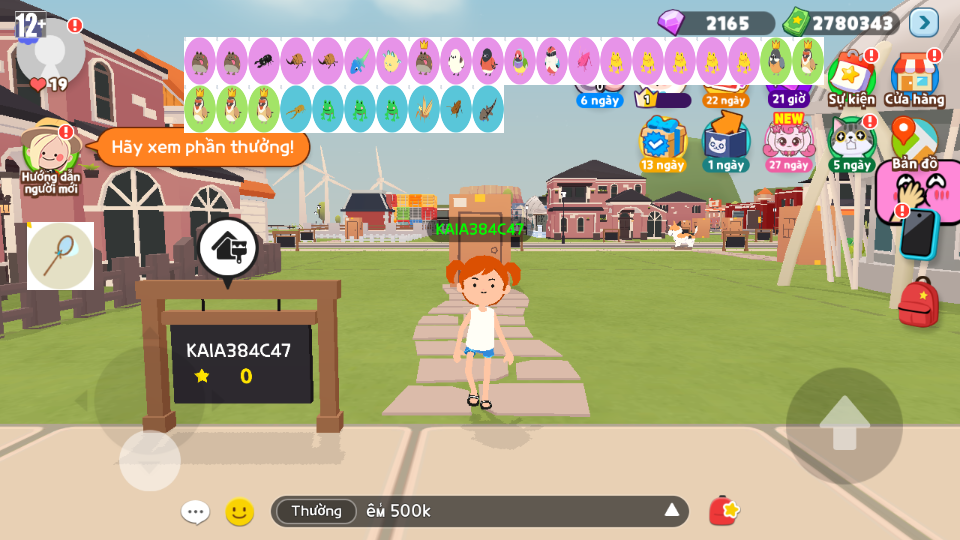This screenshot has width=960, height=540.
Task: Open the yellow smiley emoji picker
Action: coord(239,512)
